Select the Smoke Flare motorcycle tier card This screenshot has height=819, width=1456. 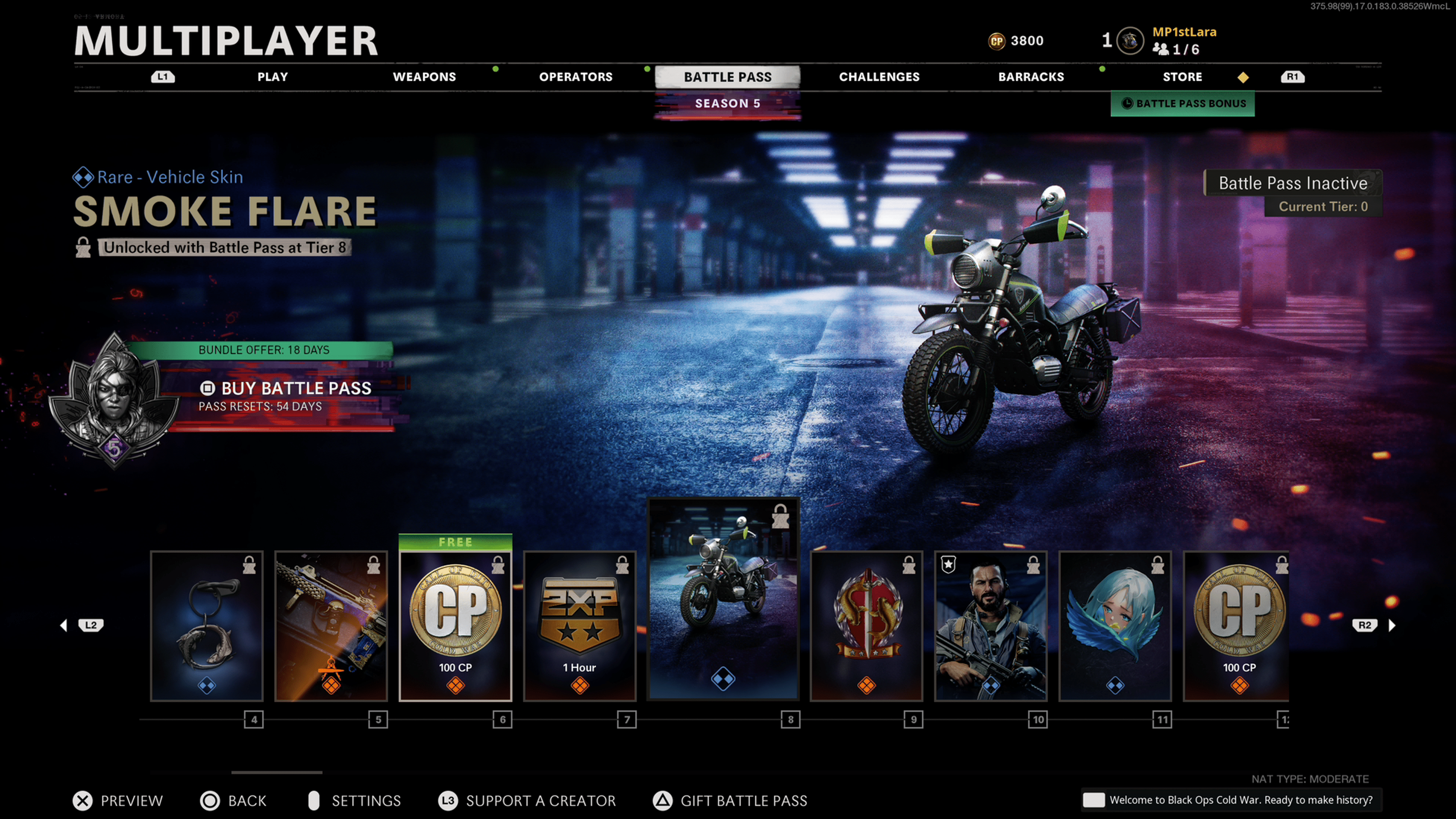[723, 599]
